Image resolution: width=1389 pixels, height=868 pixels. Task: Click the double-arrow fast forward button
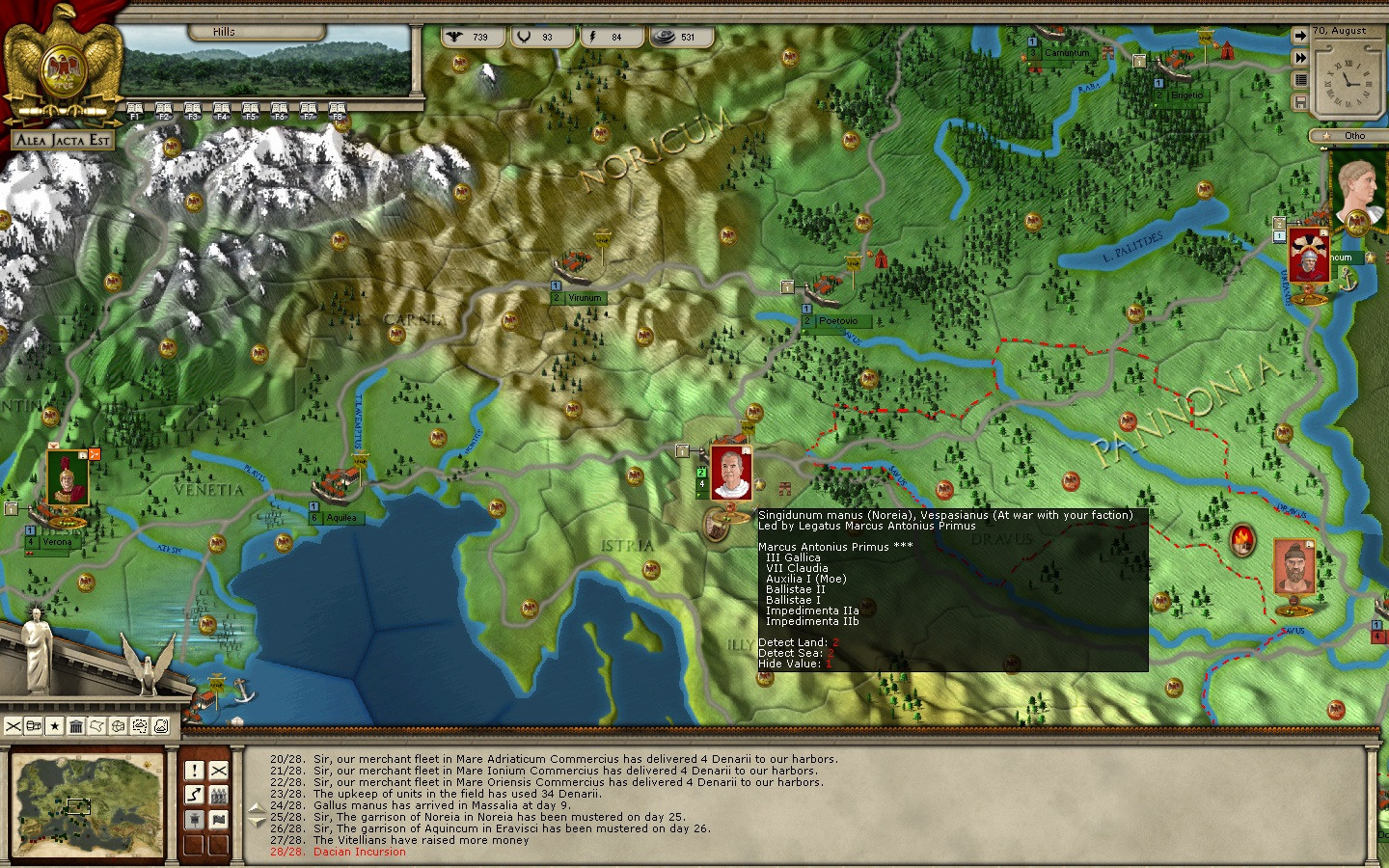coord(1300,58)
